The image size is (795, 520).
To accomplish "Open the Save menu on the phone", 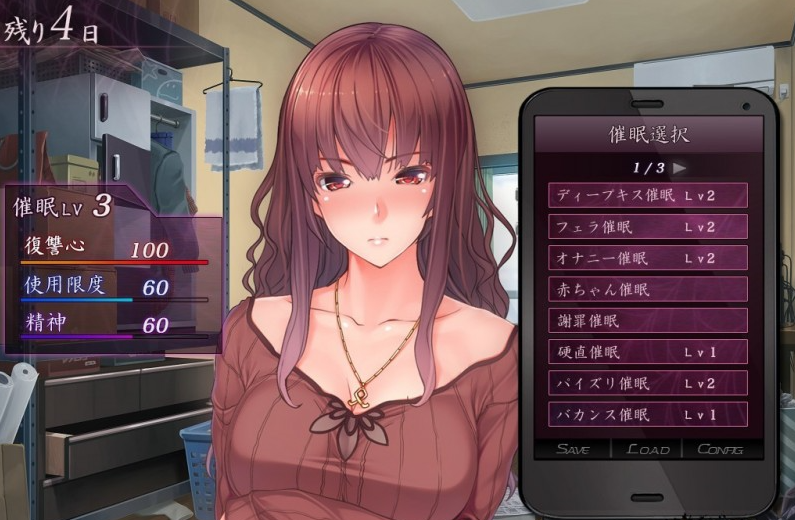I will (x=573, y=449).
